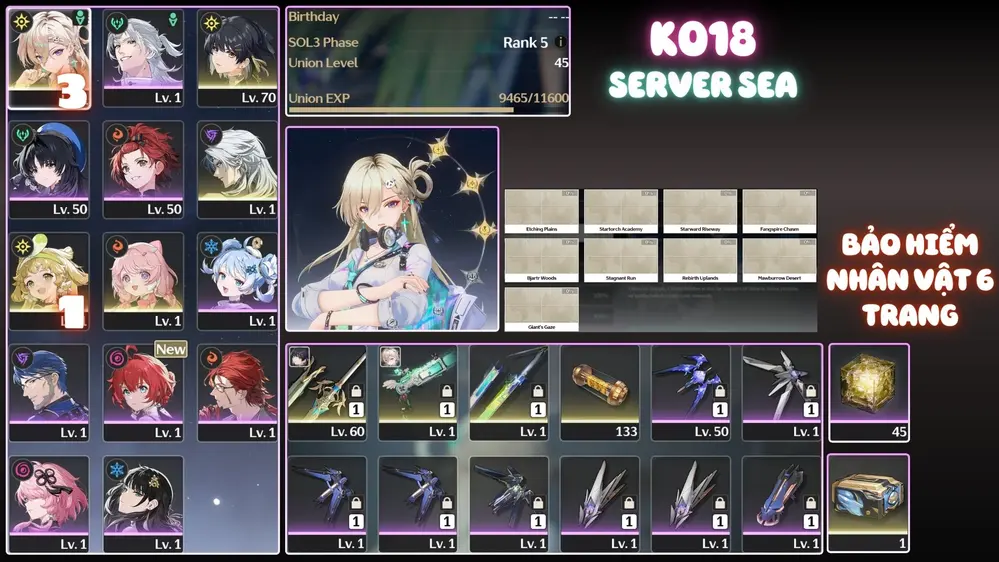
Task: Select the teal pistol weapon slot
Action: [418, 392]
